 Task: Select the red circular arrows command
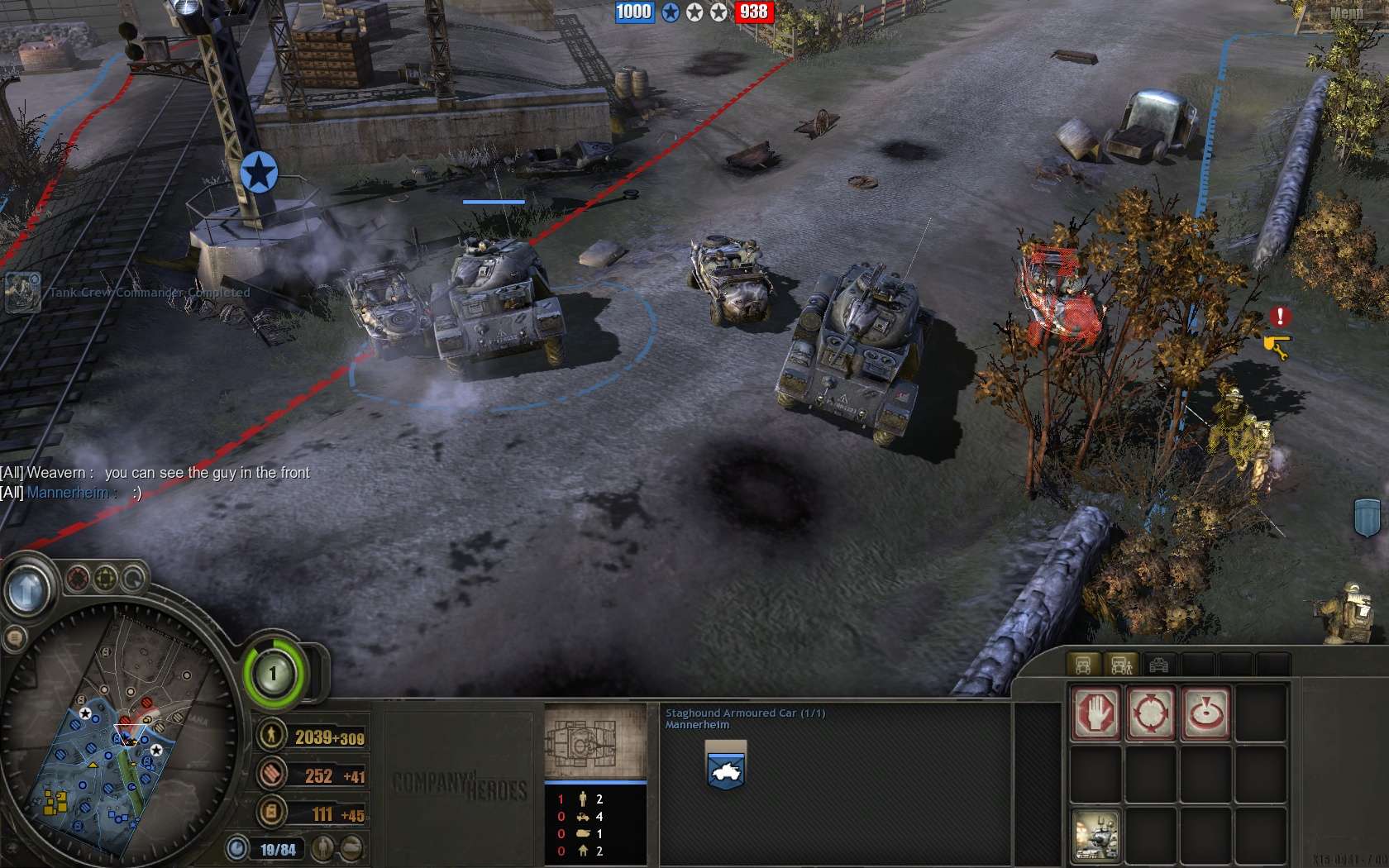click(1150, 713)
